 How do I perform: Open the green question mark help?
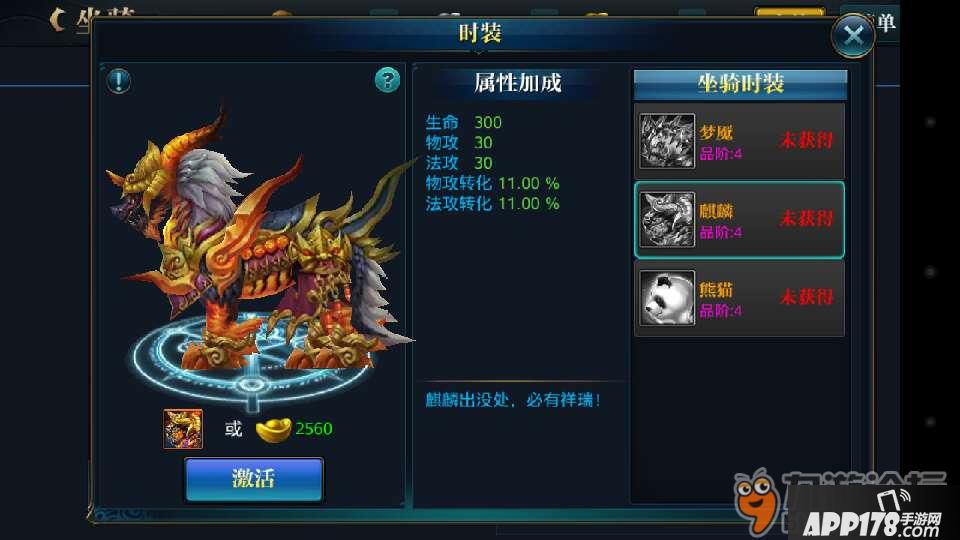[387, 80]
